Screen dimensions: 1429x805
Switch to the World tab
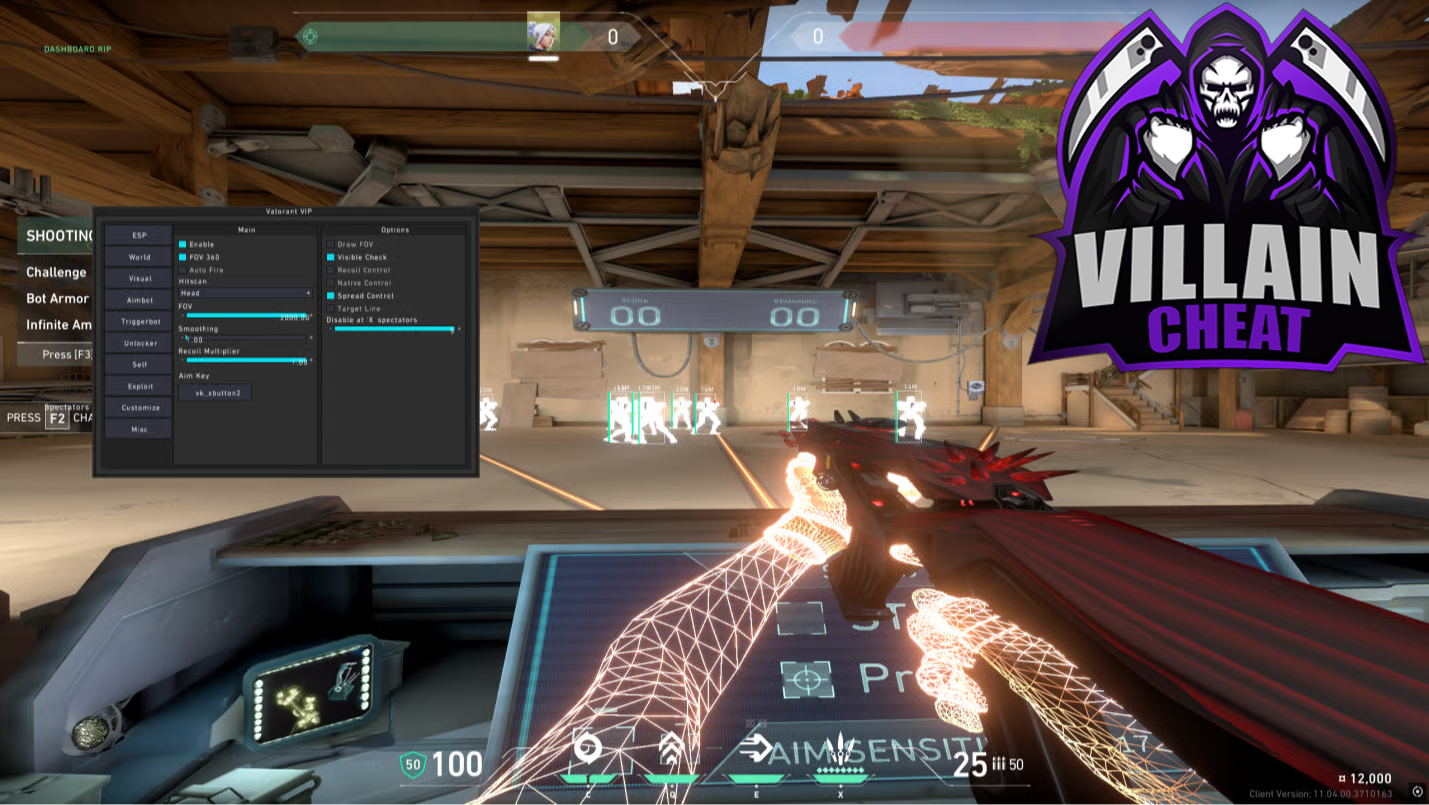(139, 257)
